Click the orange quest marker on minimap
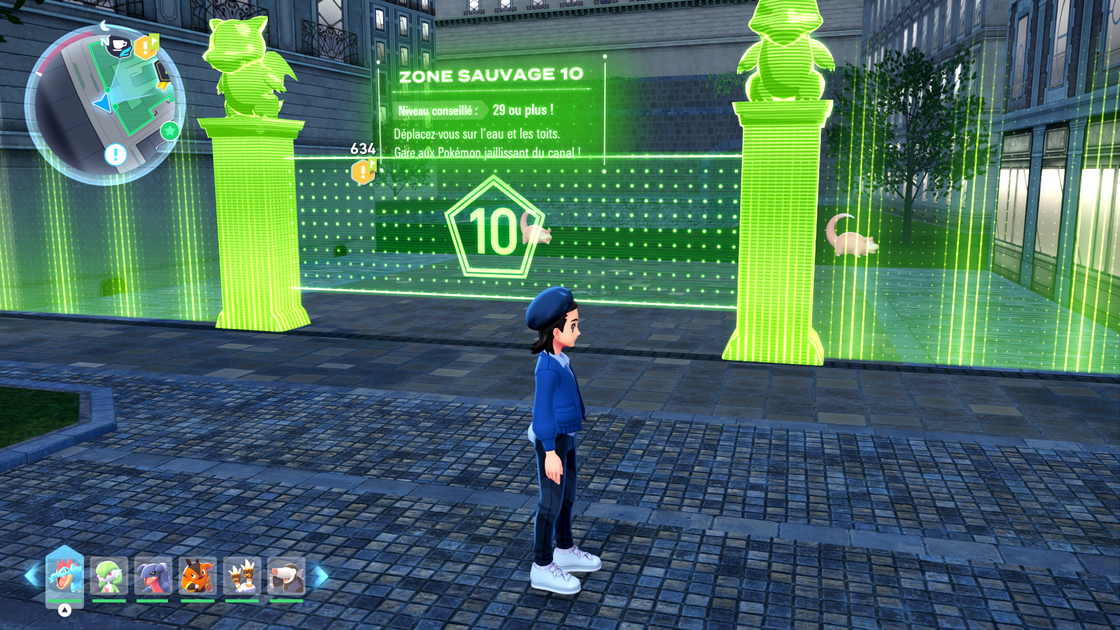The width and height of the screenshot is (1120, 630). (147, 46)
